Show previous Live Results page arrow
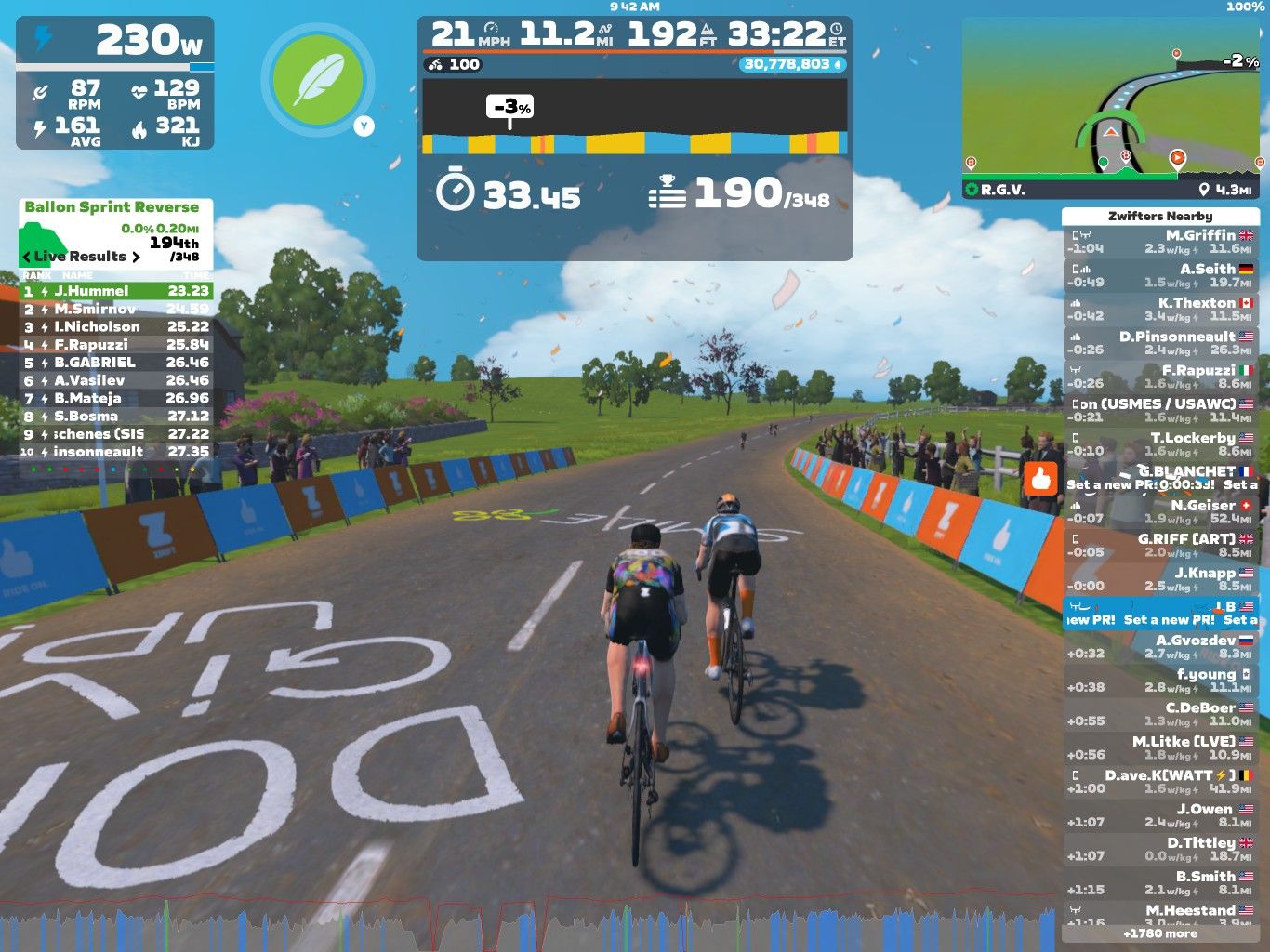 click(26, 257)
